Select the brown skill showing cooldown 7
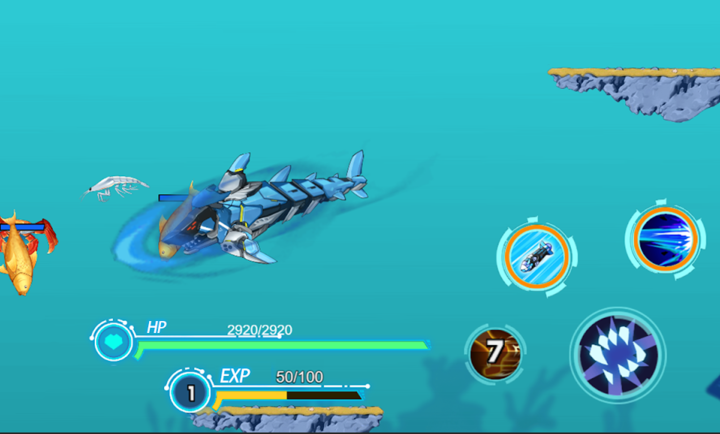720x434 pixels. click(x=495, y=352)
